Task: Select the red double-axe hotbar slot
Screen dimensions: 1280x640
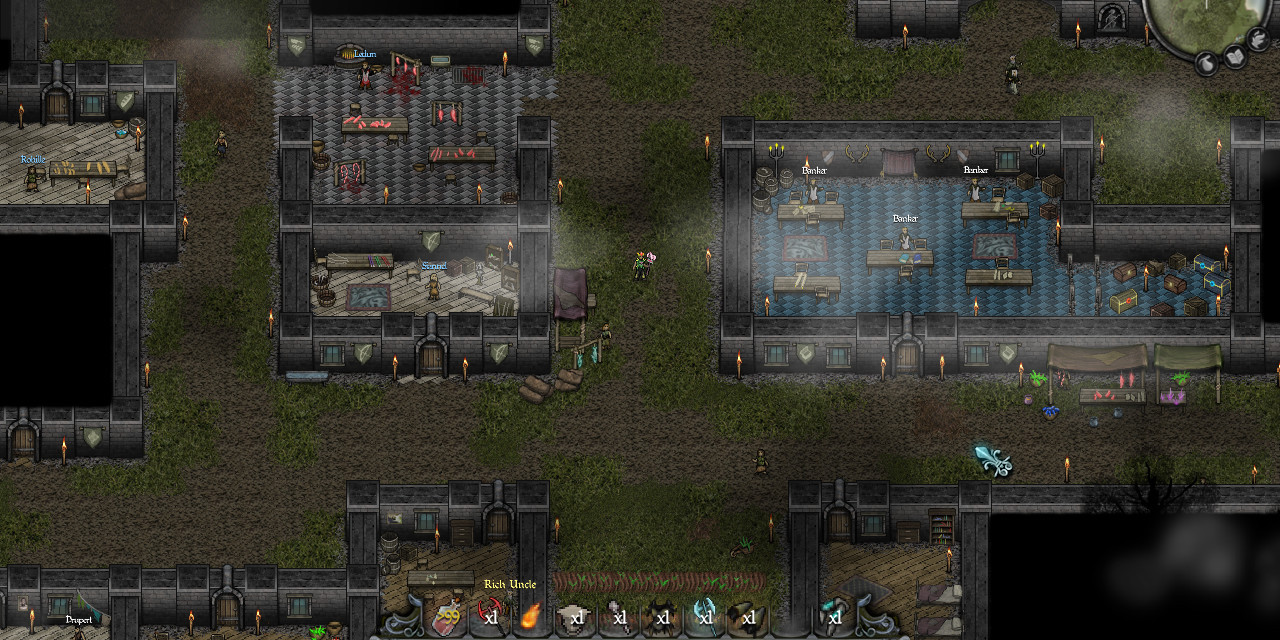Action: pos(491,618)
